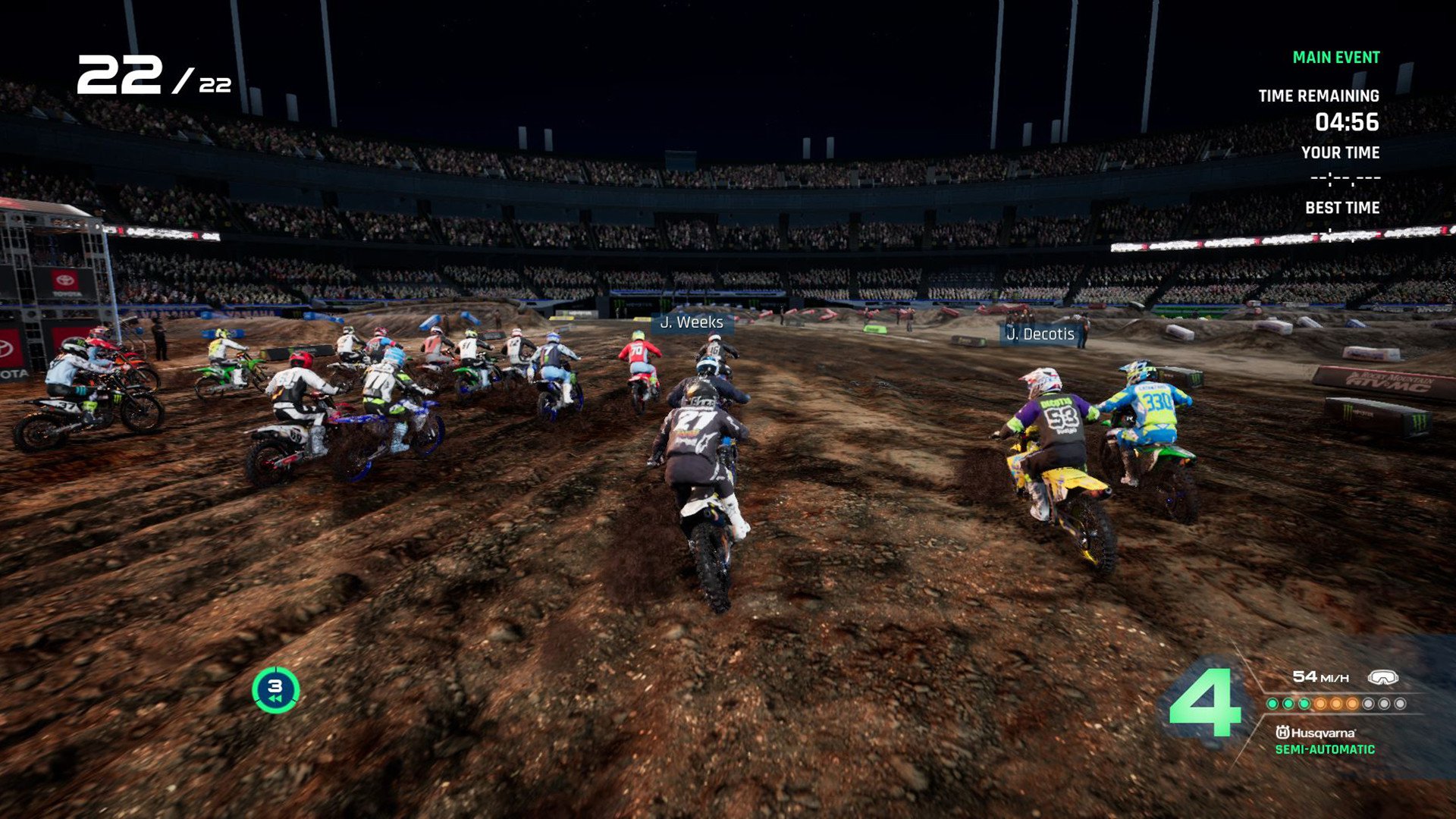The height and width of the screenshot is (819, 1456).
Task: Click the J. Weeks rider name tag
Action: point(691,322)
